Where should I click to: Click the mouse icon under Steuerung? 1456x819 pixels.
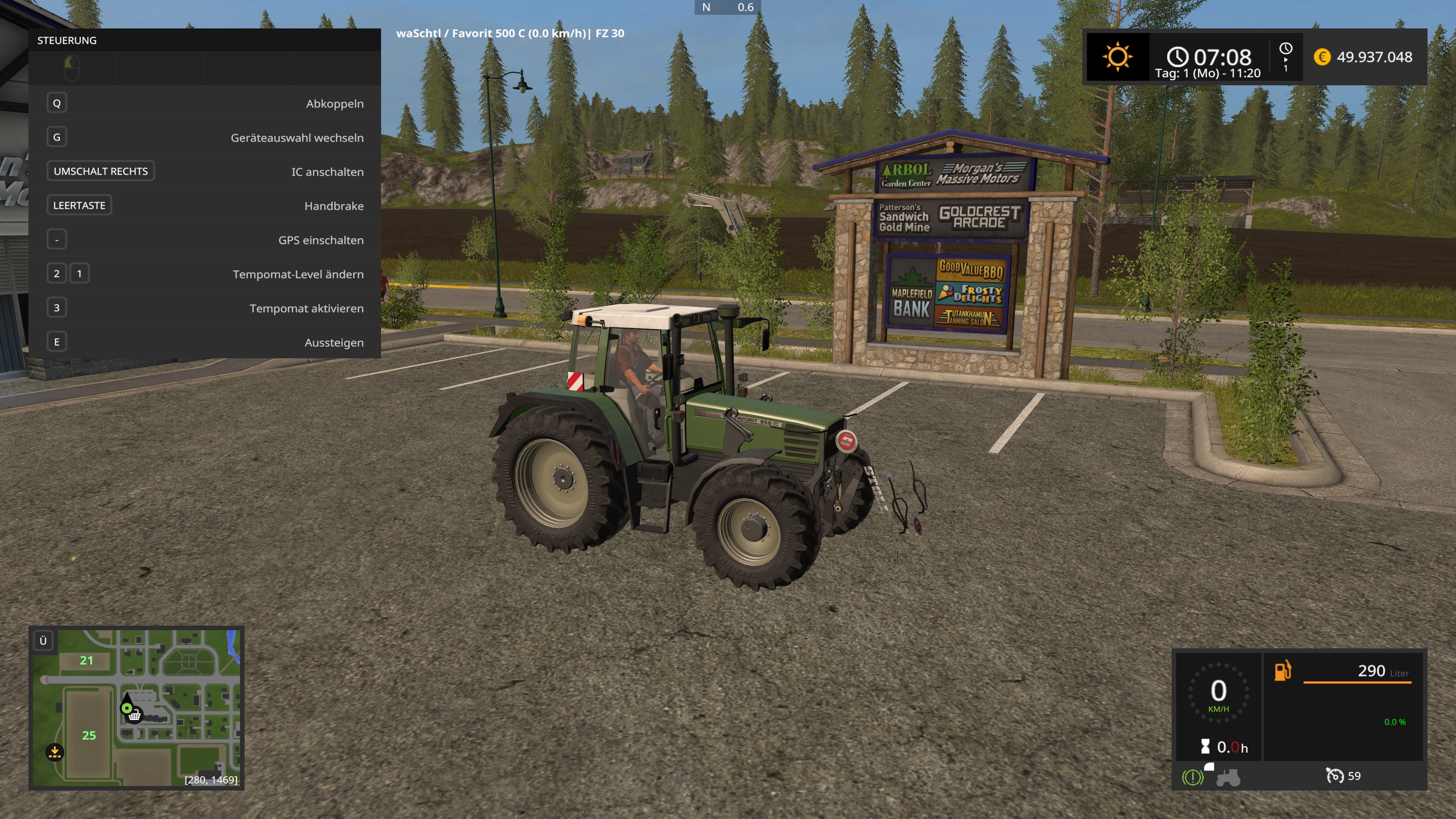coord(72,68)
